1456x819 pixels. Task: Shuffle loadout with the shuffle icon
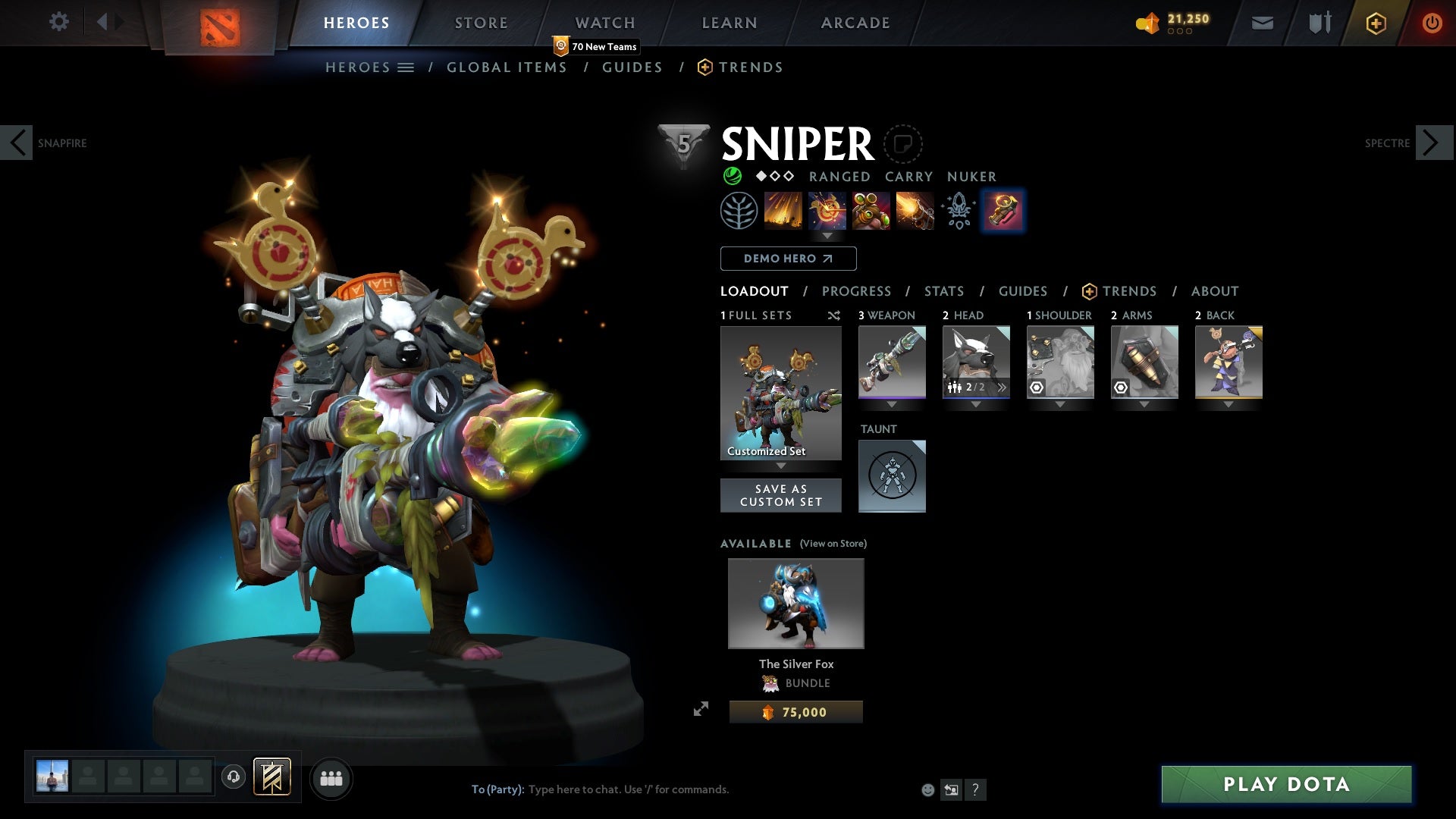(x=833, y=315)
